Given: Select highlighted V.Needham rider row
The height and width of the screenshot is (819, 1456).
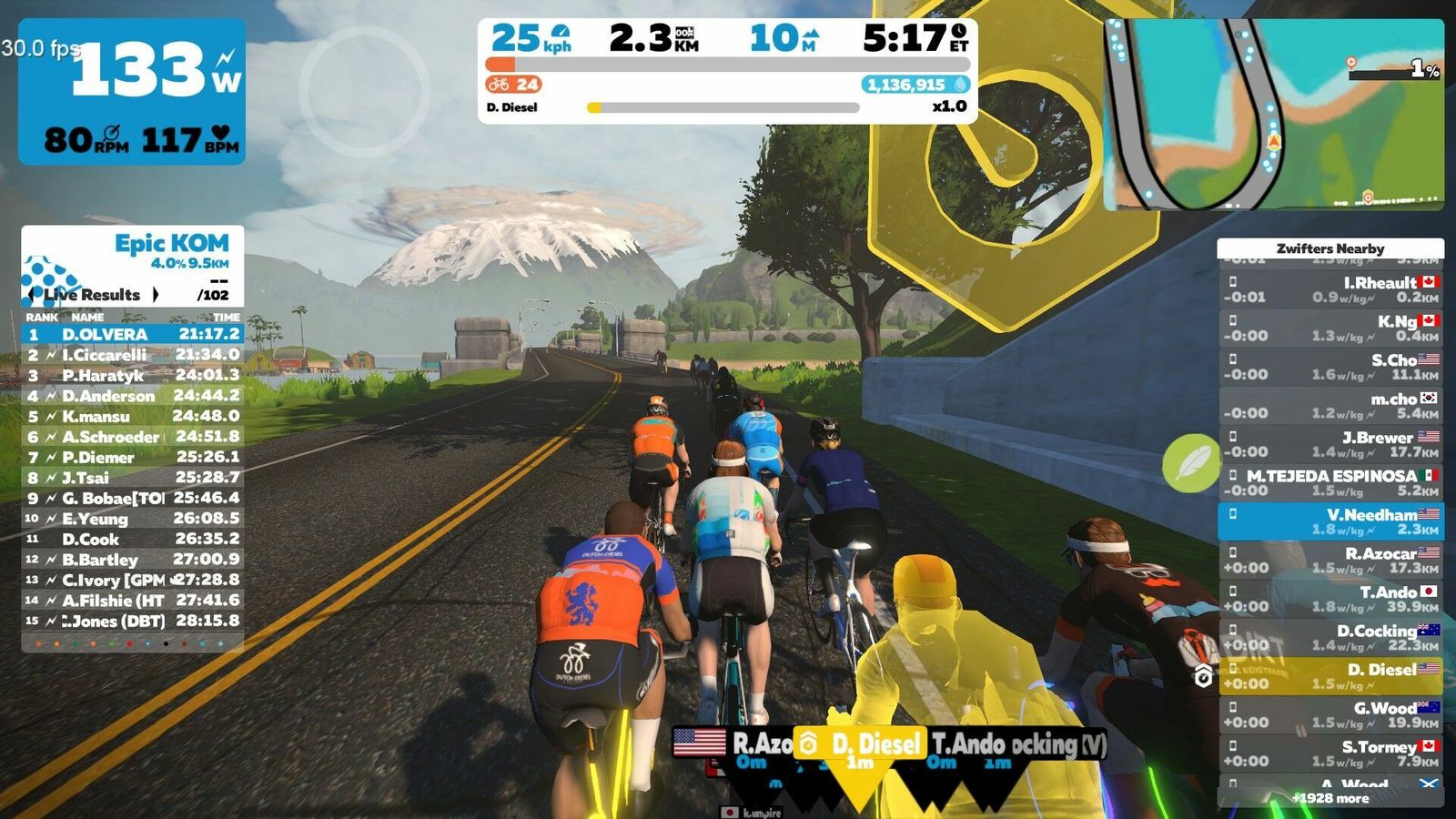Looking at the screenshot, I should click(1330, 521).
